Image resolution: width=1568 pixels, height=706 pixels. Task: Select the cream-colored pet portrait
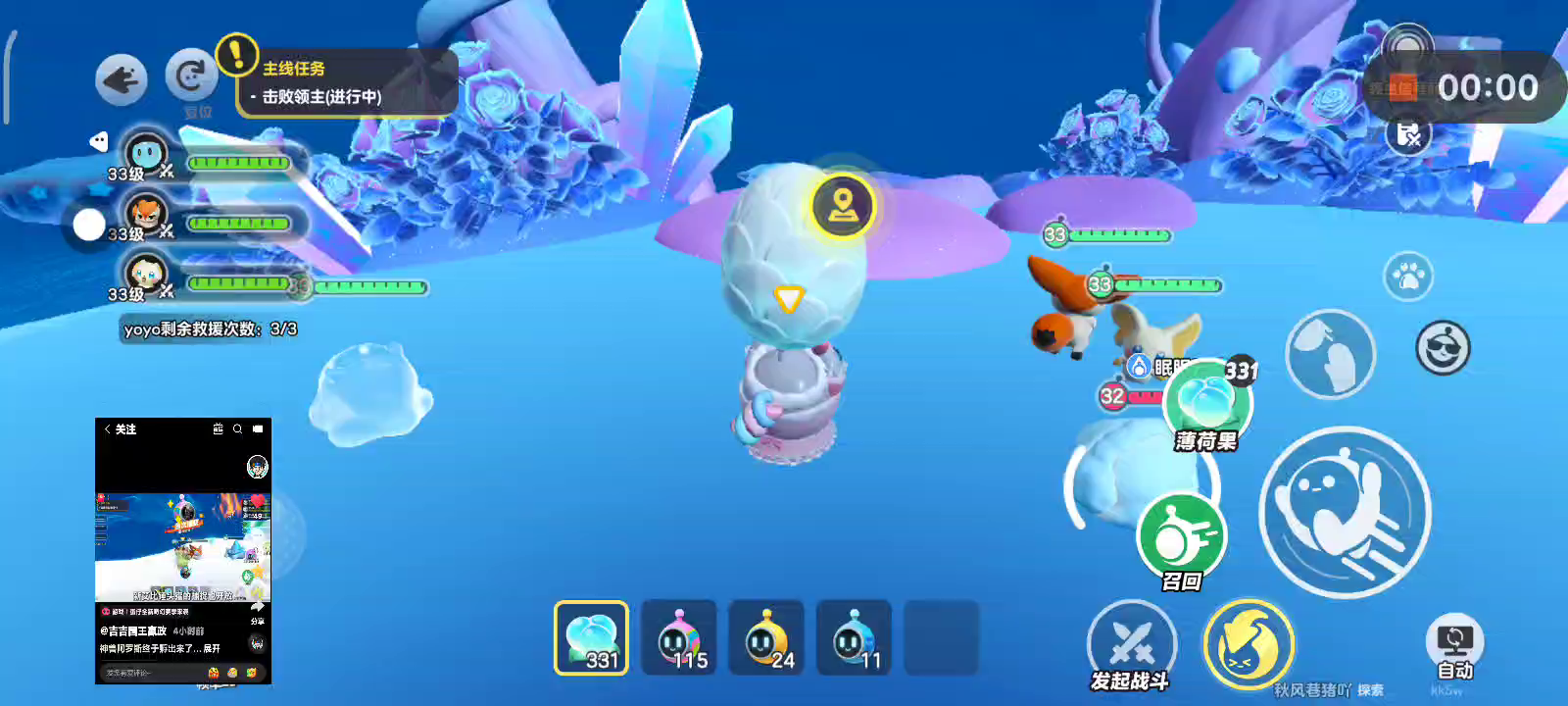pos(147,274)
